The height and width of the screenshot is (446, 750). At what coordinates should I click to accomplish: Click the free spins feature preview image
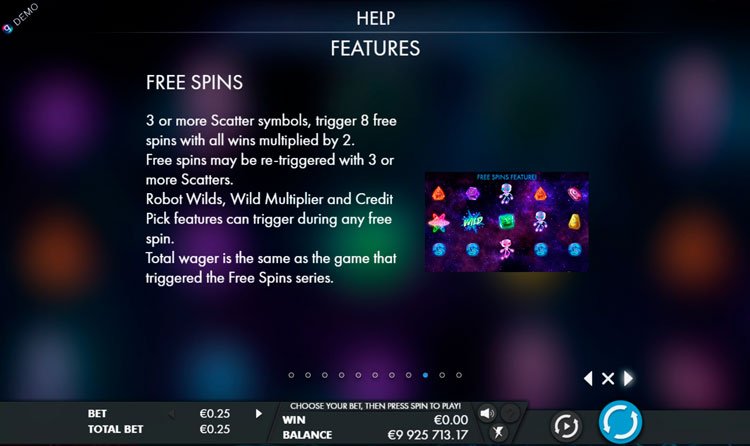point(507,222)
